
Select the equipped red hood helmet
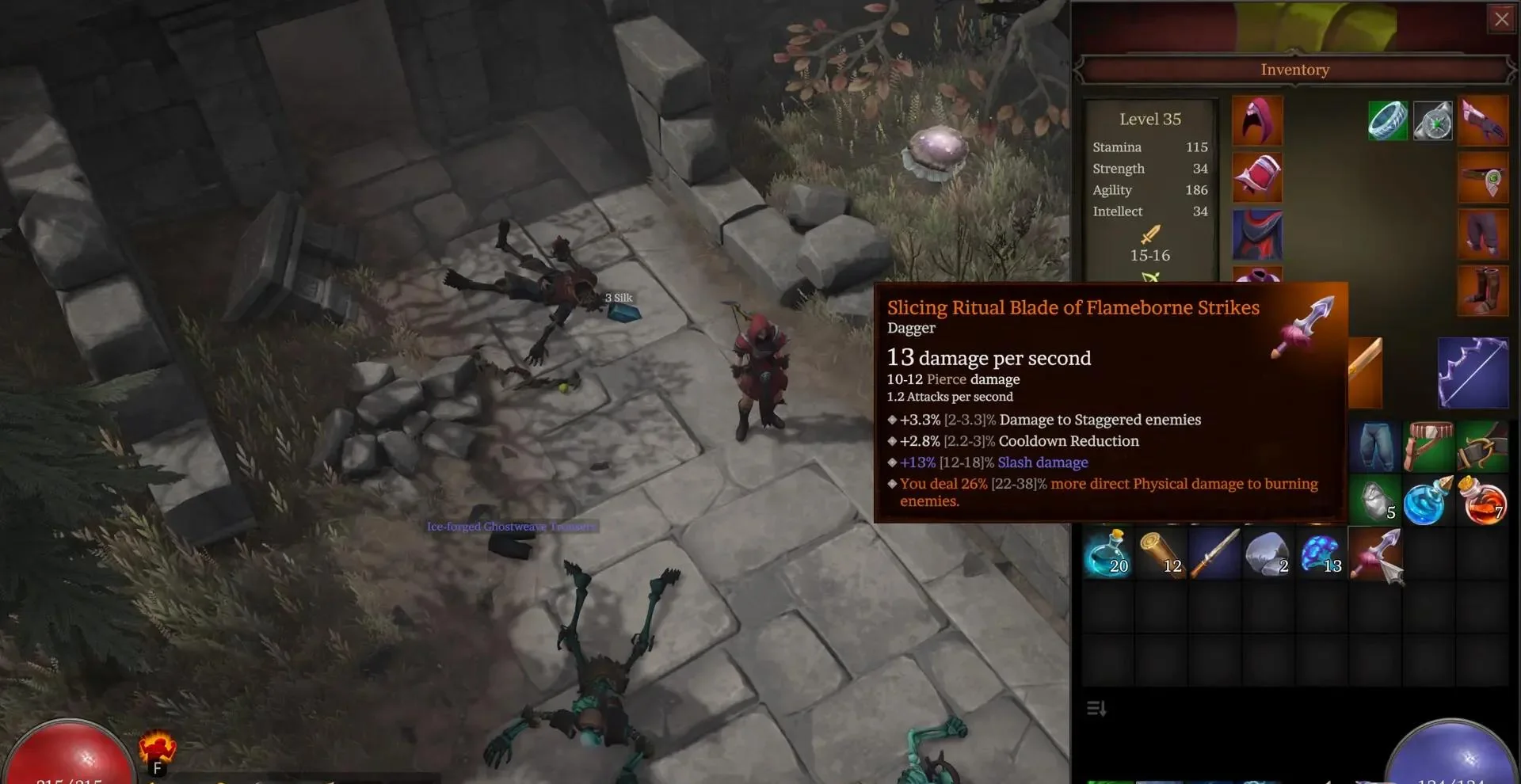click(1257, 120)
